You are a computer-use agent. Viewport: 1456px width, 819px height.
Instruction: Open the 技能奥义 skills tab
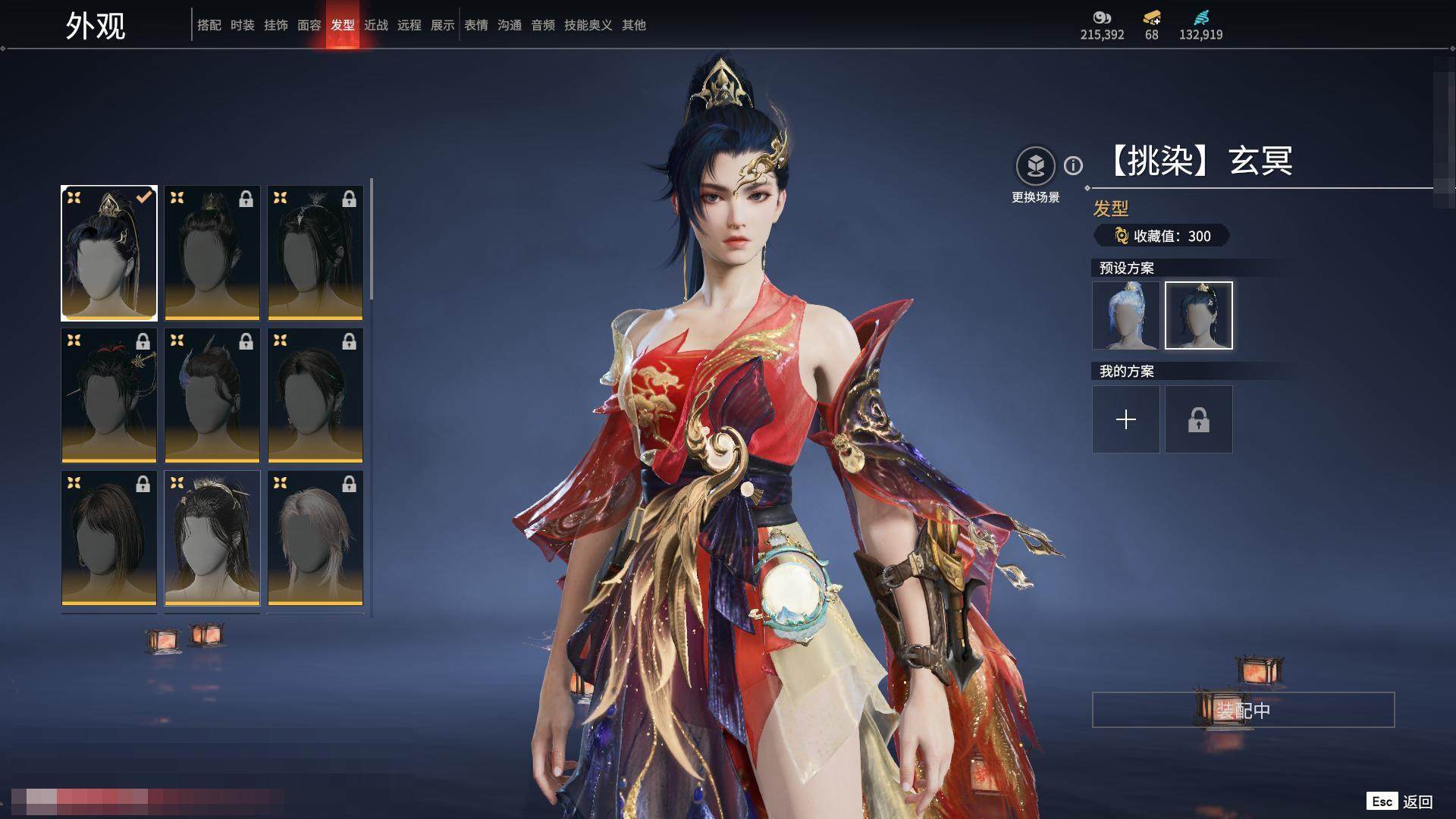(588, 25)
